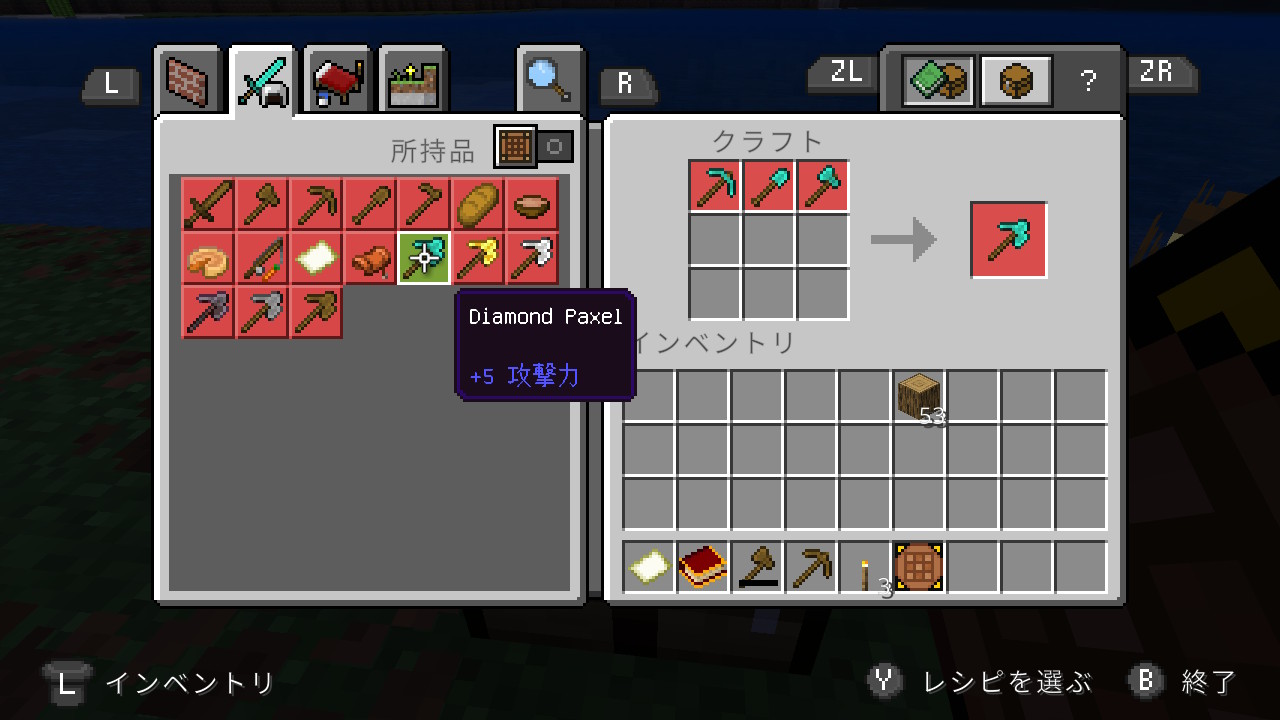The height and width of the screenshot is (720, 1280).
Task: Select the torch stack in the hotbar
Action: click(x=864, y=568)
